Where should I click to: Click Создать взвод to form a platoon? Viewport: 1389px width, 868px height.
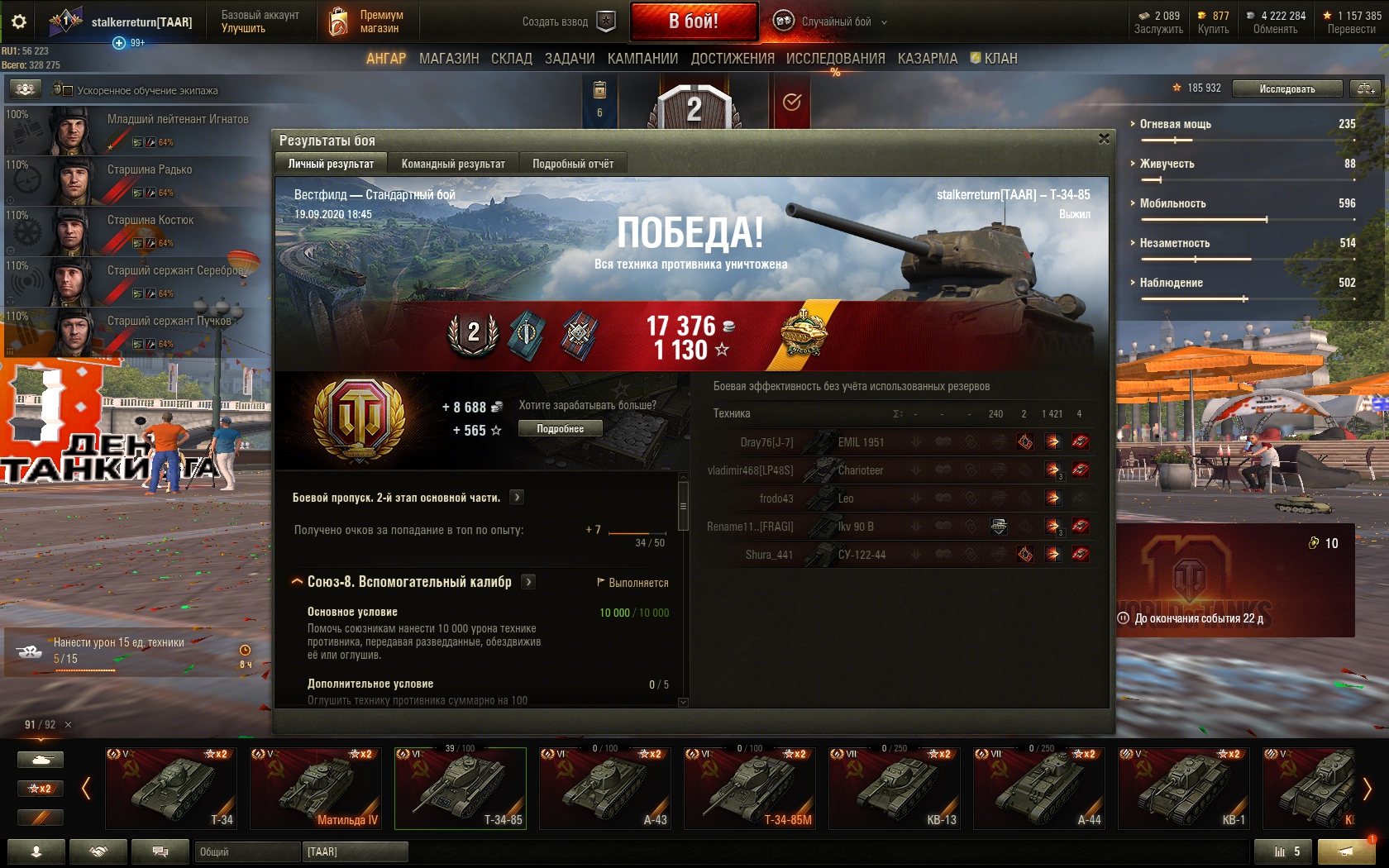pyautogui.click(x=568, y=21)
